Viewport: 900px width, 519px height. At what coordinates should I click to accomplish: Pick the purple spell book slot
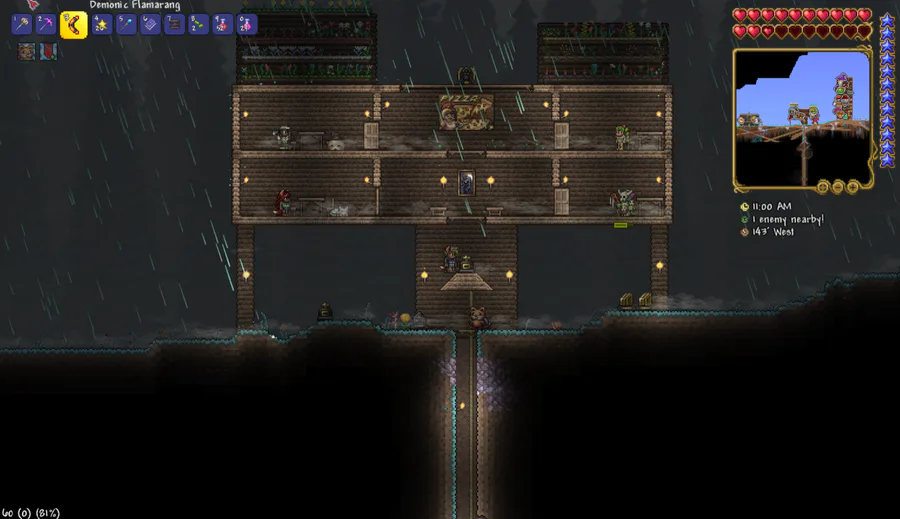149,25
